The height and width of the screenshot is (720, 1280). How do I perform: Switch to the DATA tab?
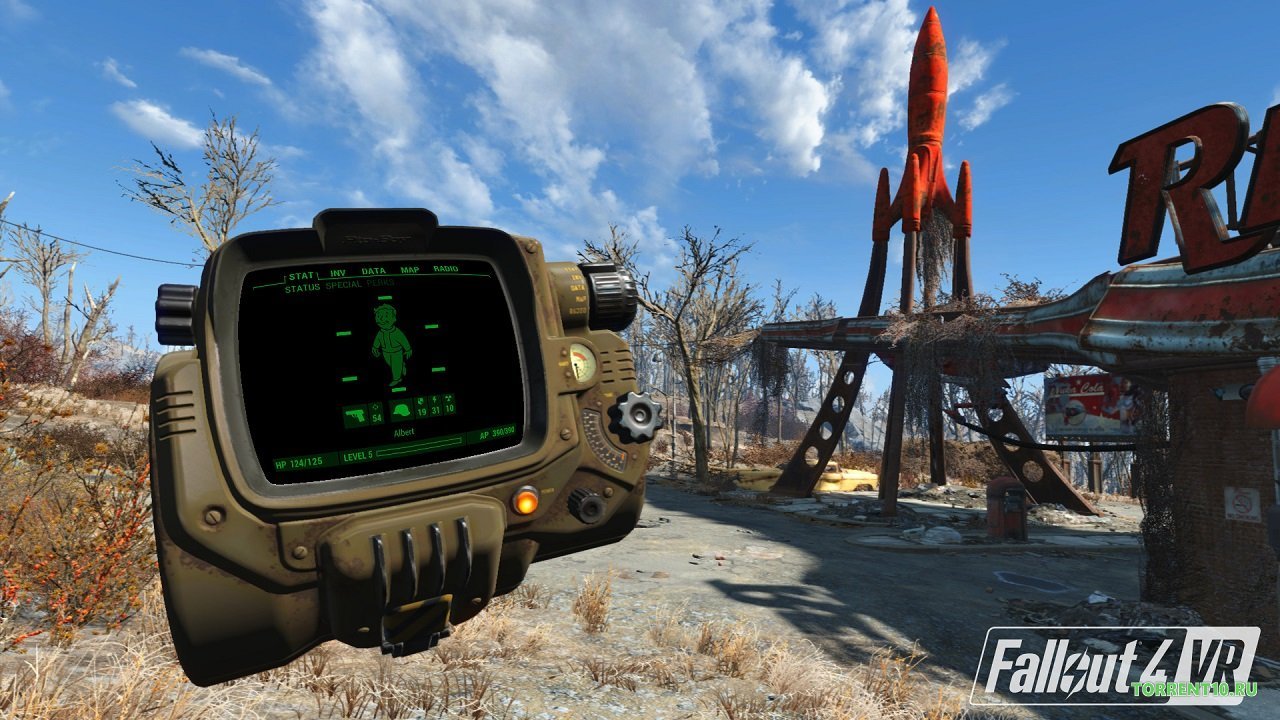tap(373, 270)
